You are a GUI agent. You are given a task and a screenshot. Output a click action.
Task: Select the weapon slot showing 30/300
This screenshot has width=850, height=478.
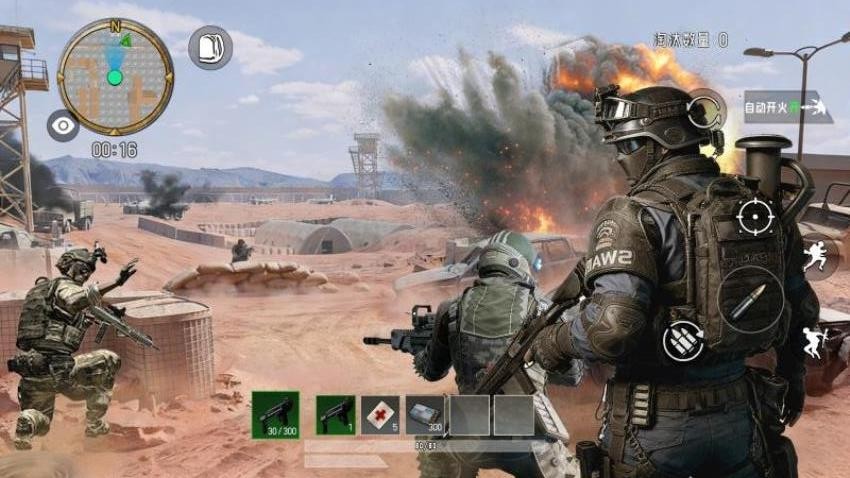point(275,414)
